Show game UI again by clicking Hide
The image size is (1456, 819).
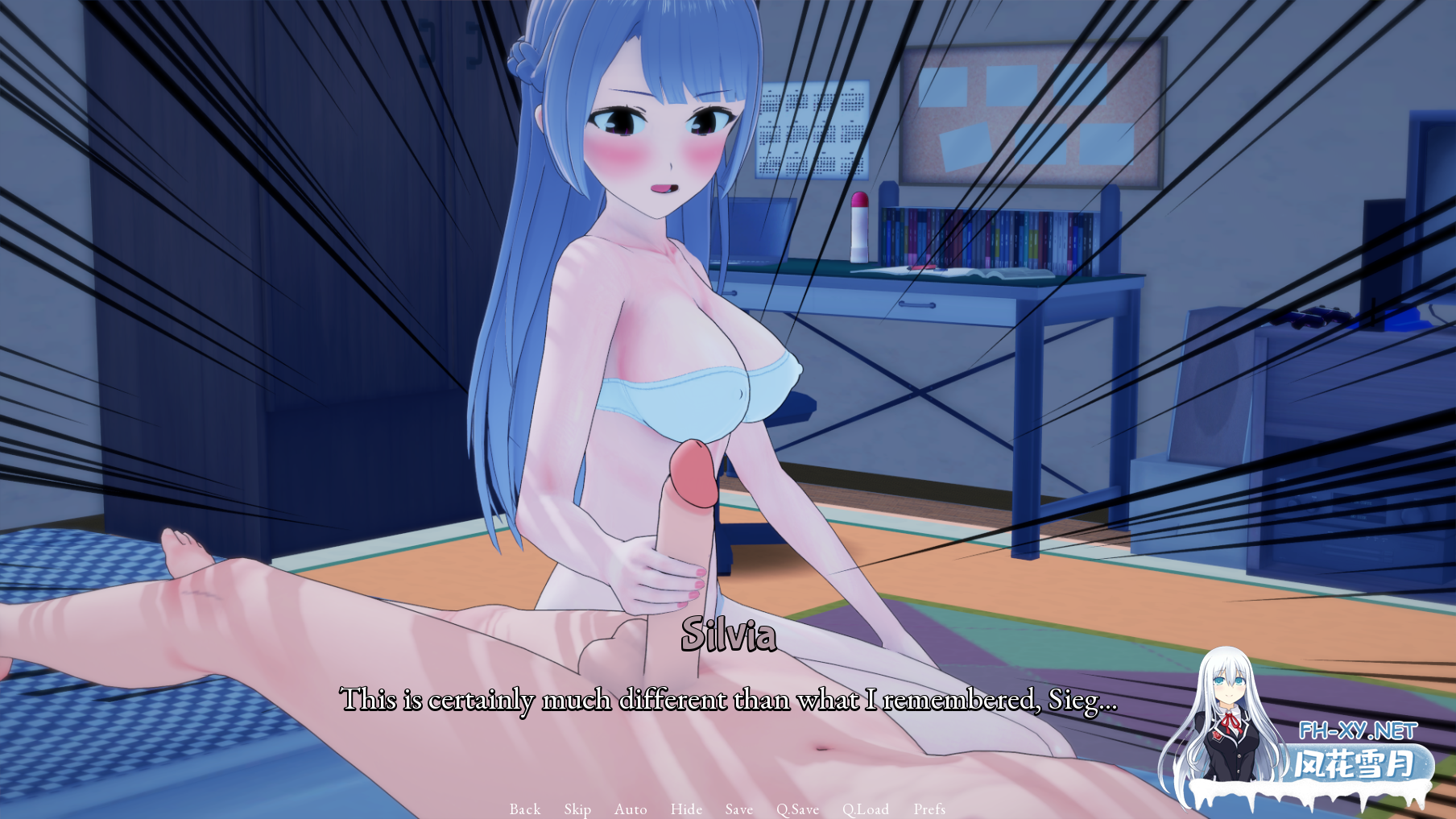(685, 809)
